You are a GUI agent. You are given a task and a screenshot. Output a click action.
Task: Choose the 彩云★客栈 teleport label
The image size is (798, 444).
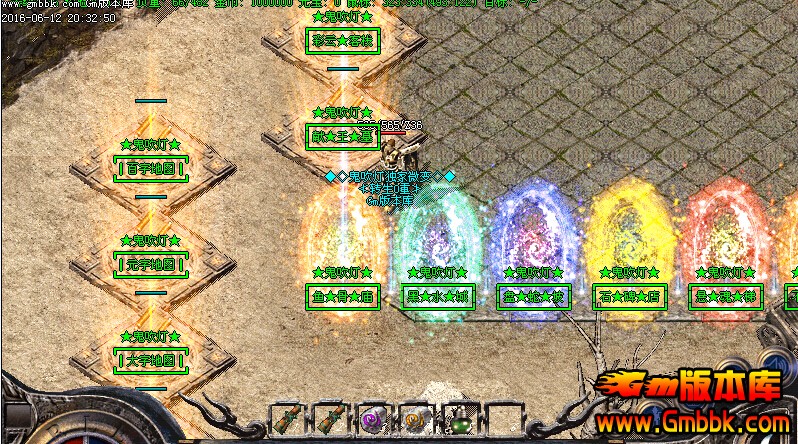[342, 41]
